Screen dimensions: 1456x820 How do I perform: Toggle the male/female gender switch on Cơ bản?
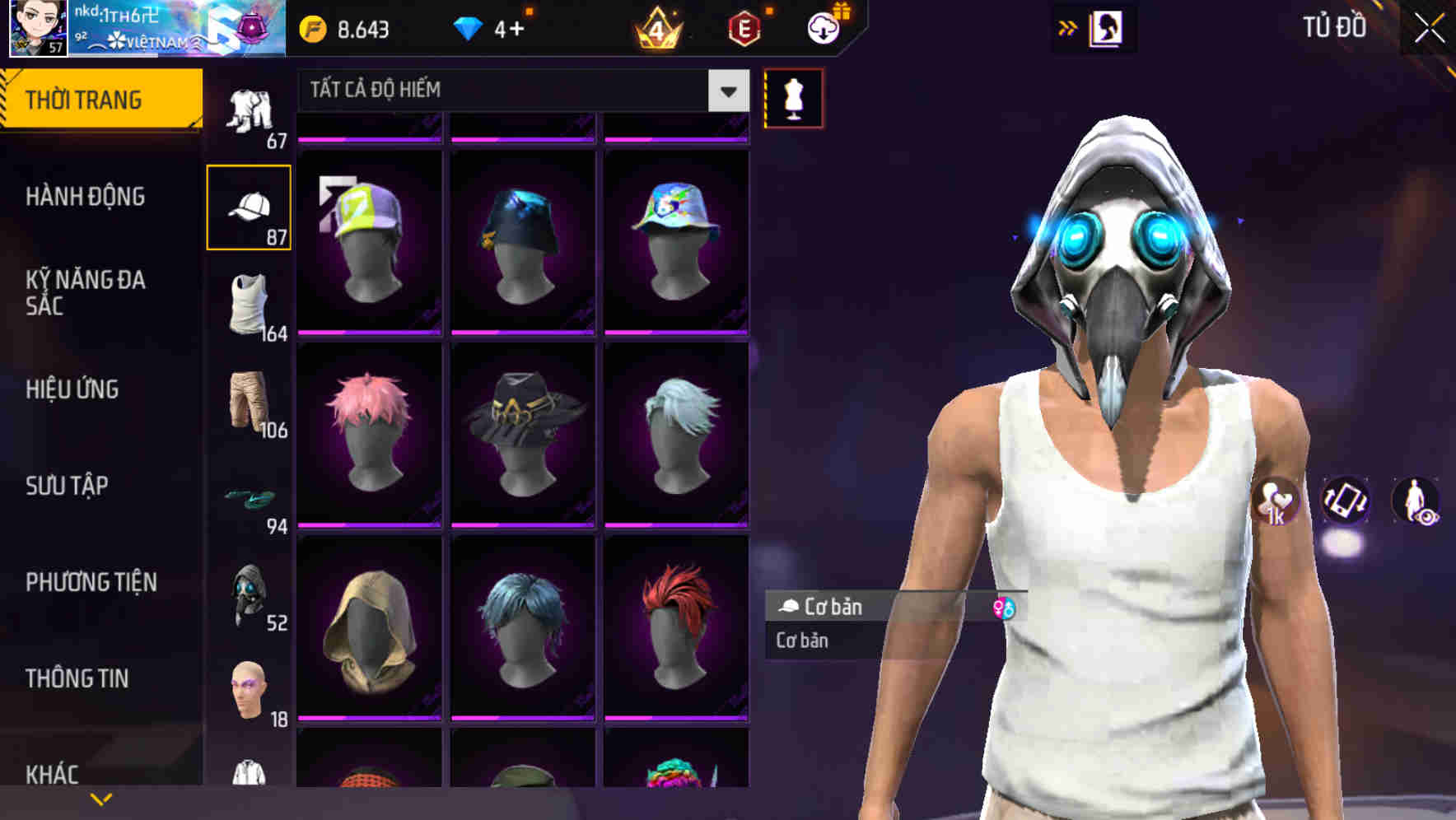1006,608
